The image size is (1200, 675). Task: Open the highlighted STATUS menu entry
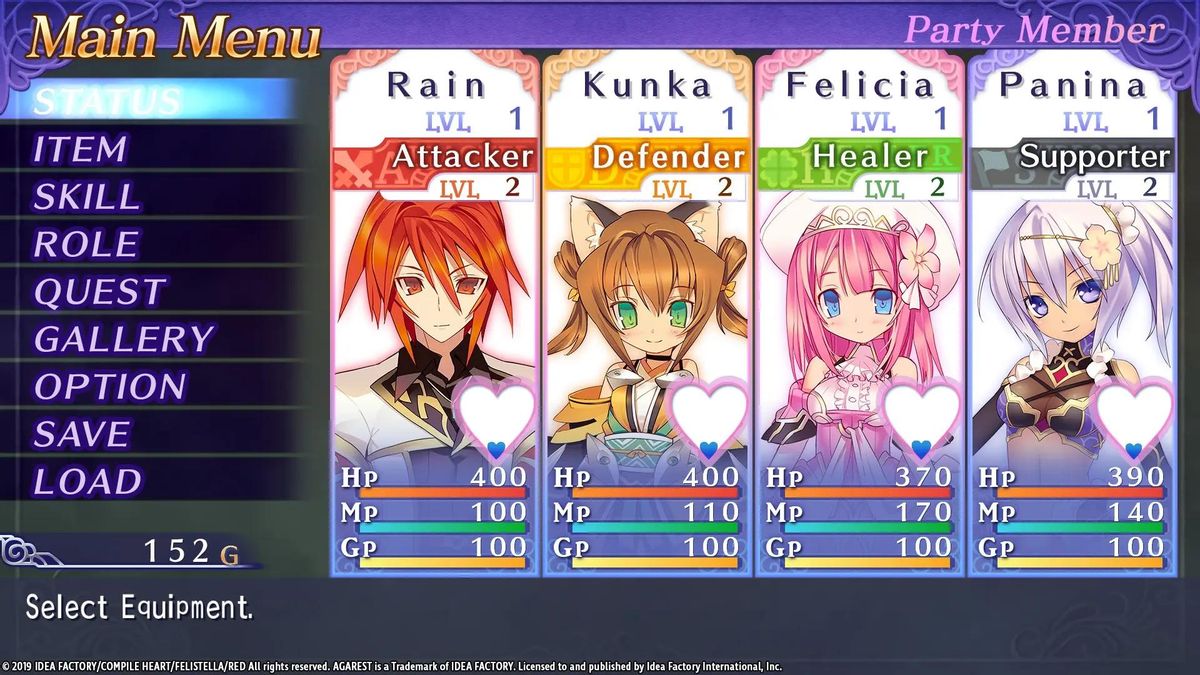108,101
